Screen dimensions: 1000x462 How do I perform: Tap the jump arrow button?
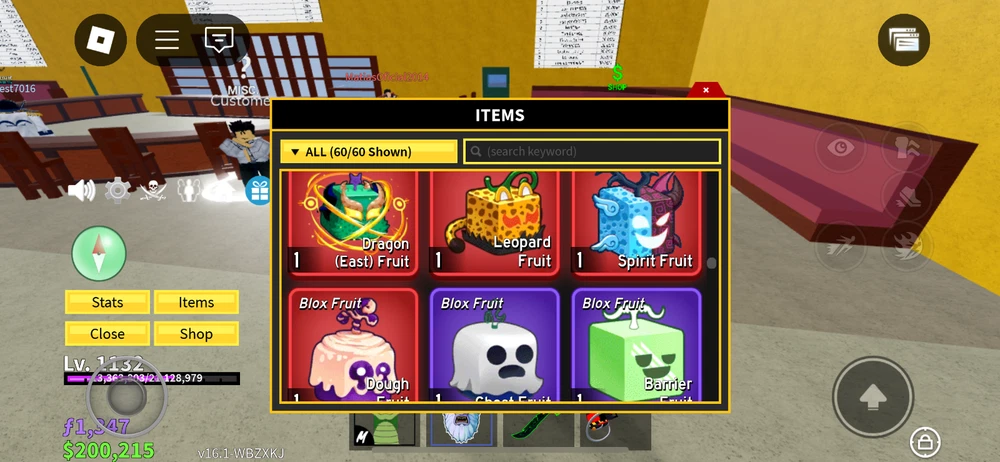873,396
